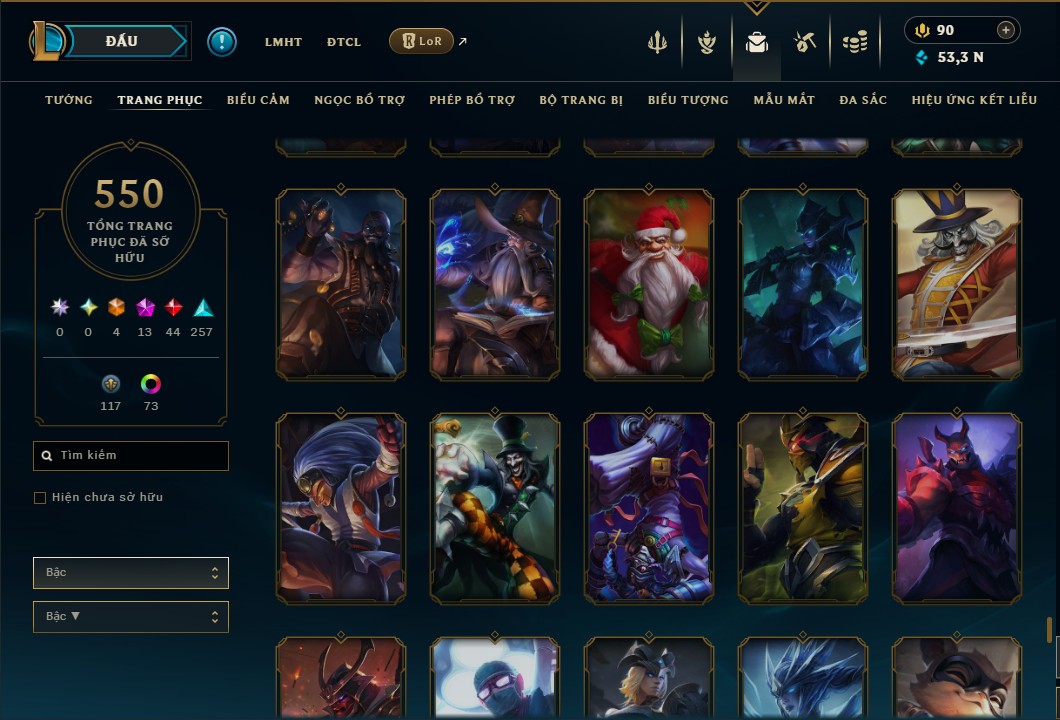Add currency with the plus button
Image resolution: width=1060 pixels, height=720 pixels.
[x=1006, y=31]
